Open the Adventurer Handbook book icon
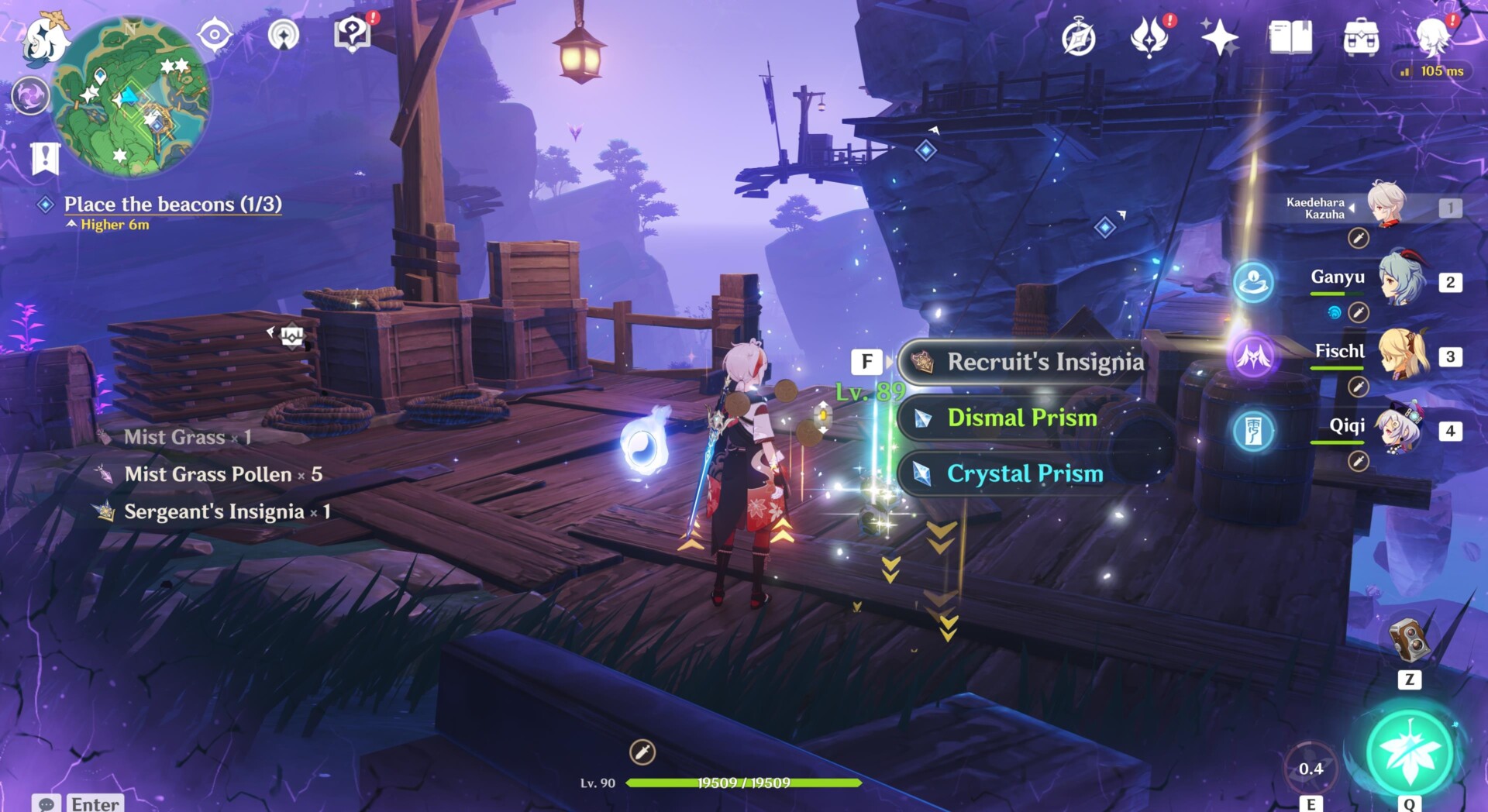 pyautogui.click(x=1290, y=36)
